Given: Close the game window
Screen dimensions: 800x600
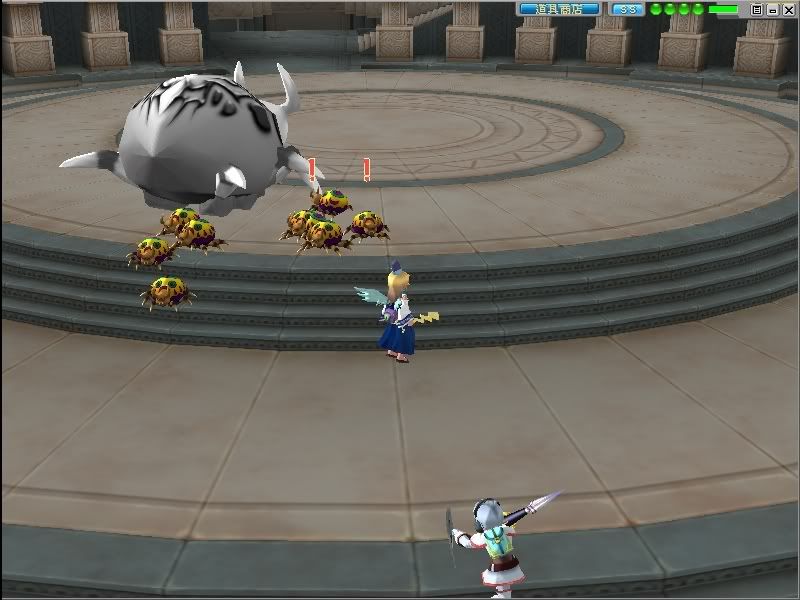Looking at the screenshot, I should point(787,9).
